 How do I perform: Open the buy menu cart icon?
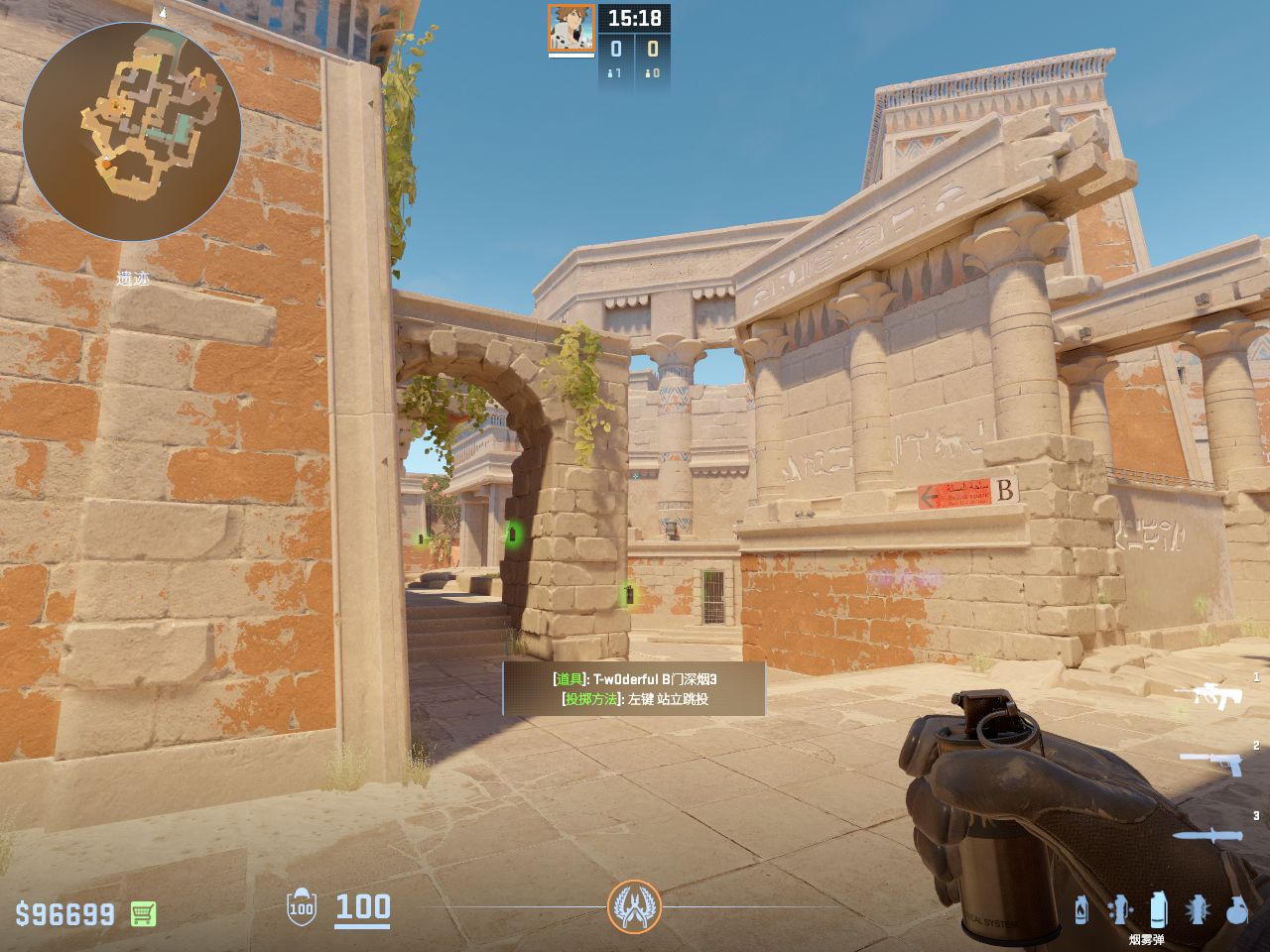pyautogui.click(x=143, y=913)
